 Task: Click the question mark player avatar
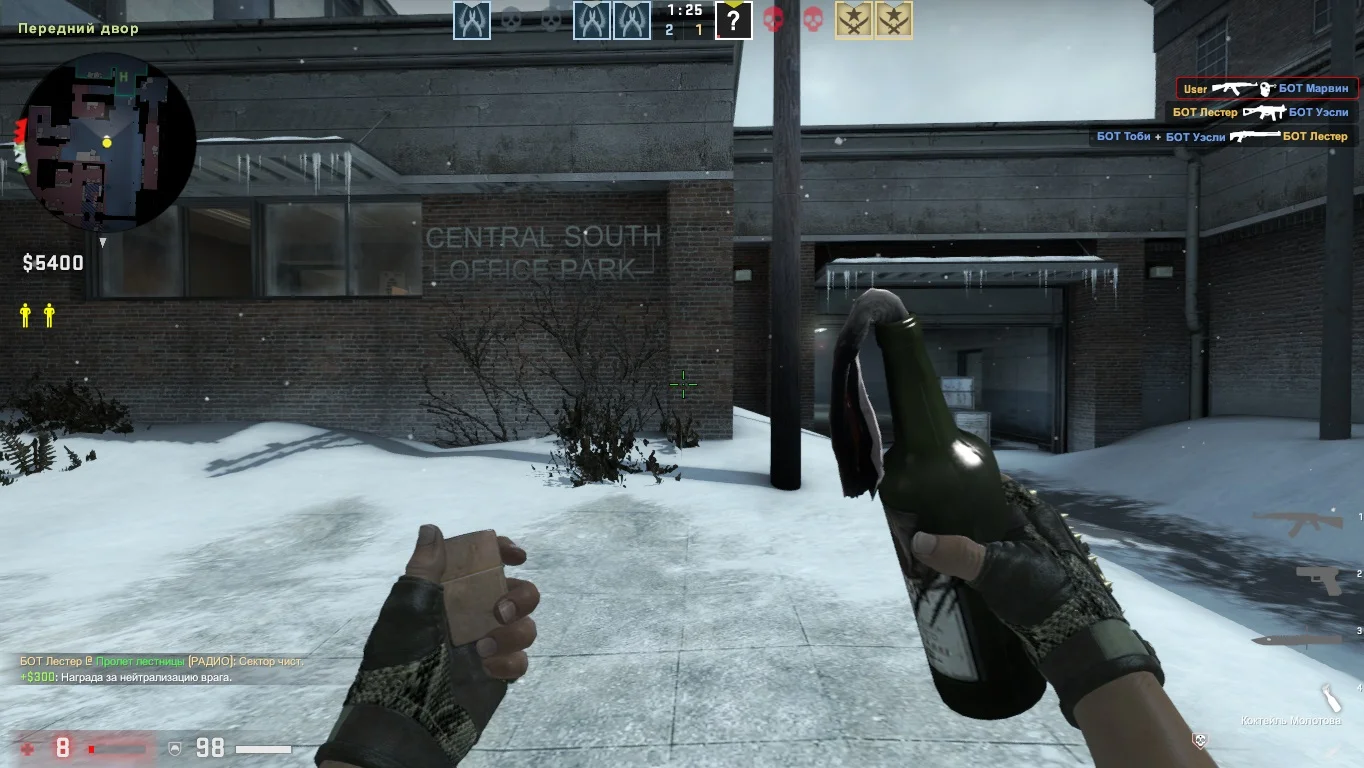[733, 20]
